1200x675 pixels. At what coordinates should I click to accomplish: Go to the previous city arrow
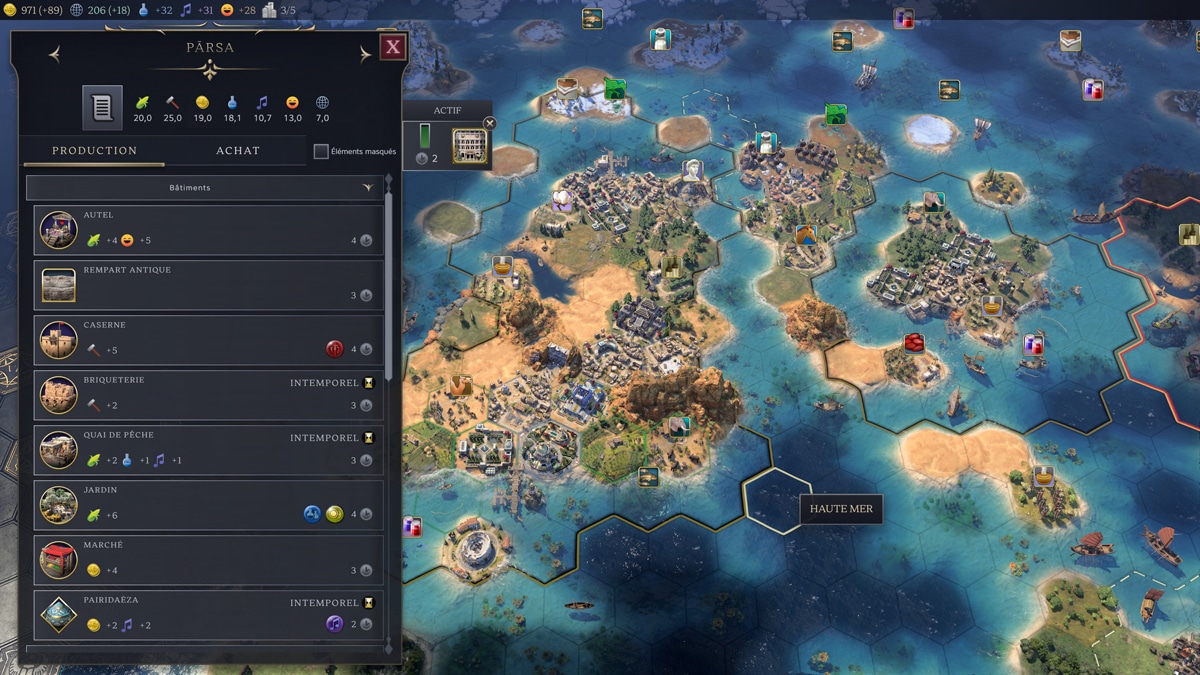55,55
